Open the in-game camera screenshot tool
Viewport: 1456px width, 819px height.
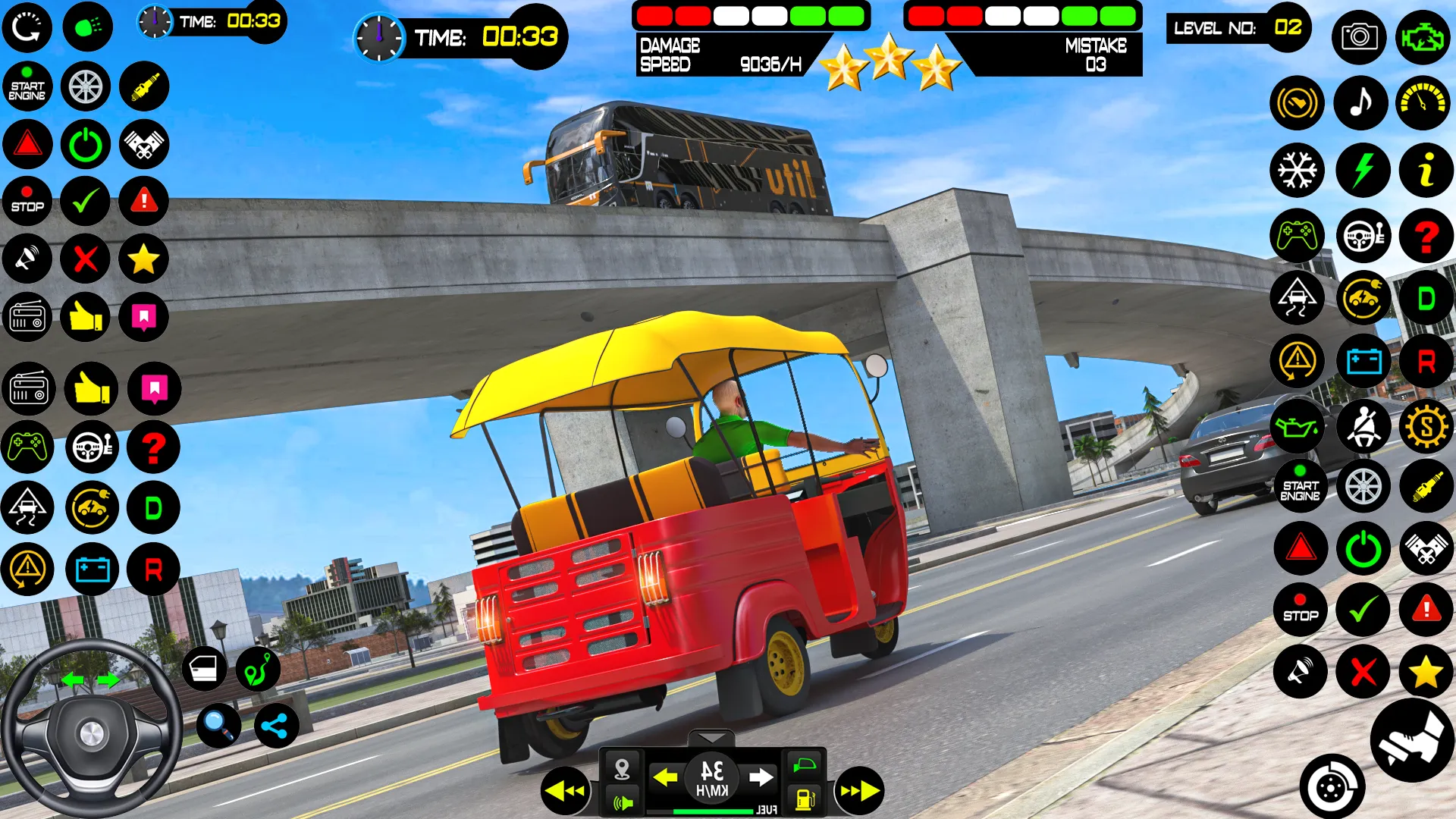1361,38
